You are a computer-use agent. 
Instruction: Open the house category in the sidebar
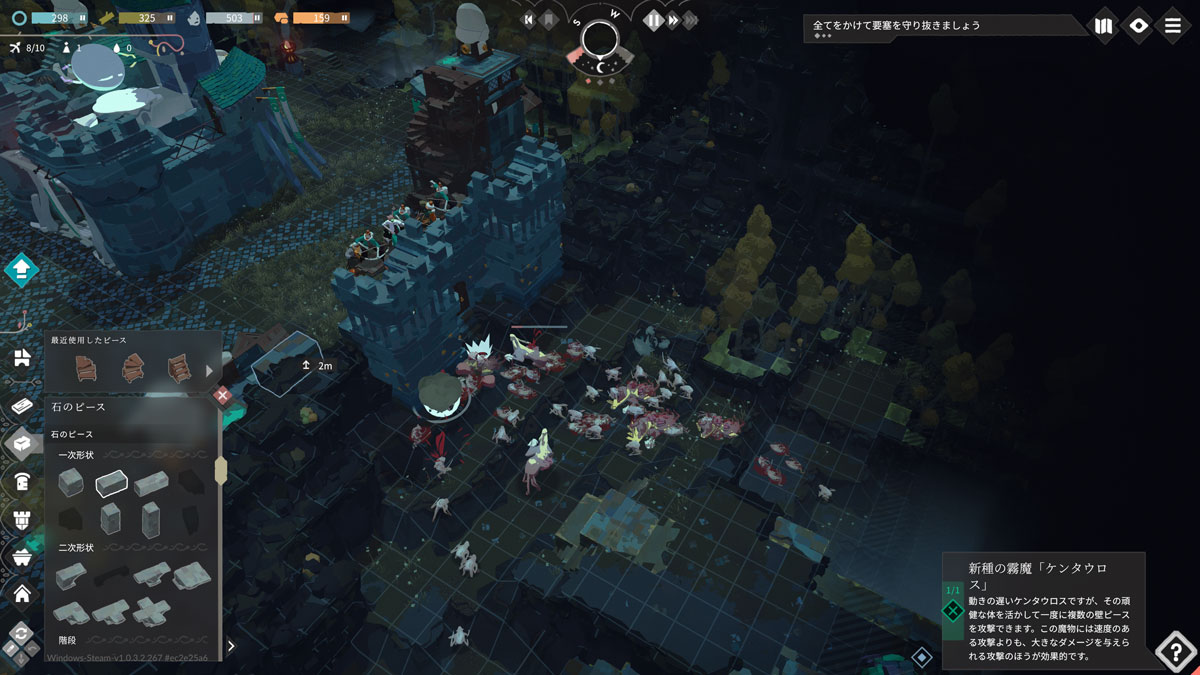click(x=21, y=594)
